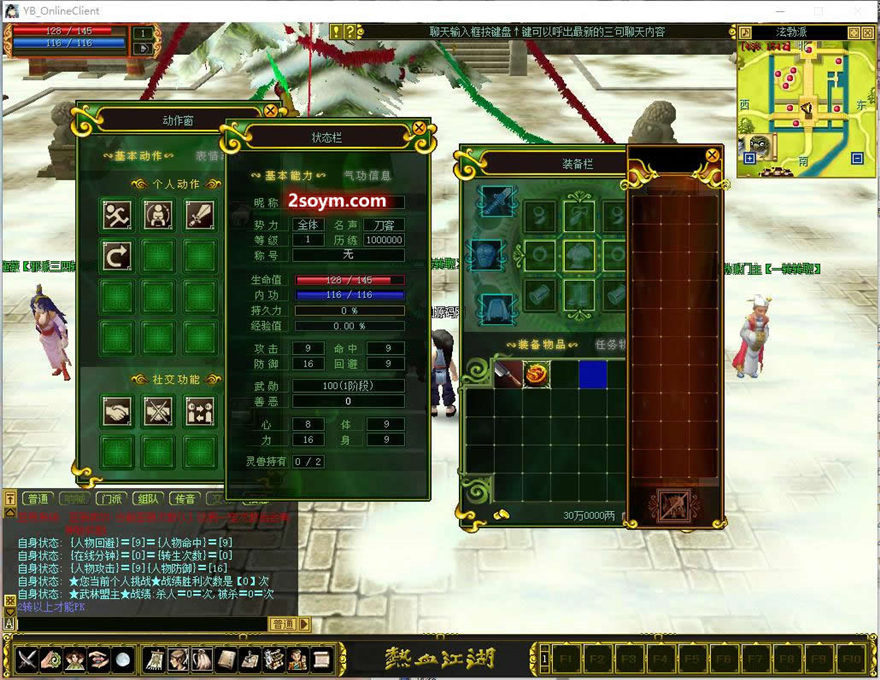Select the red orb item in inventory
Image resolution: width=880 pixels, height=680 pixels.
pyautogui.click(x=536, y=374)
